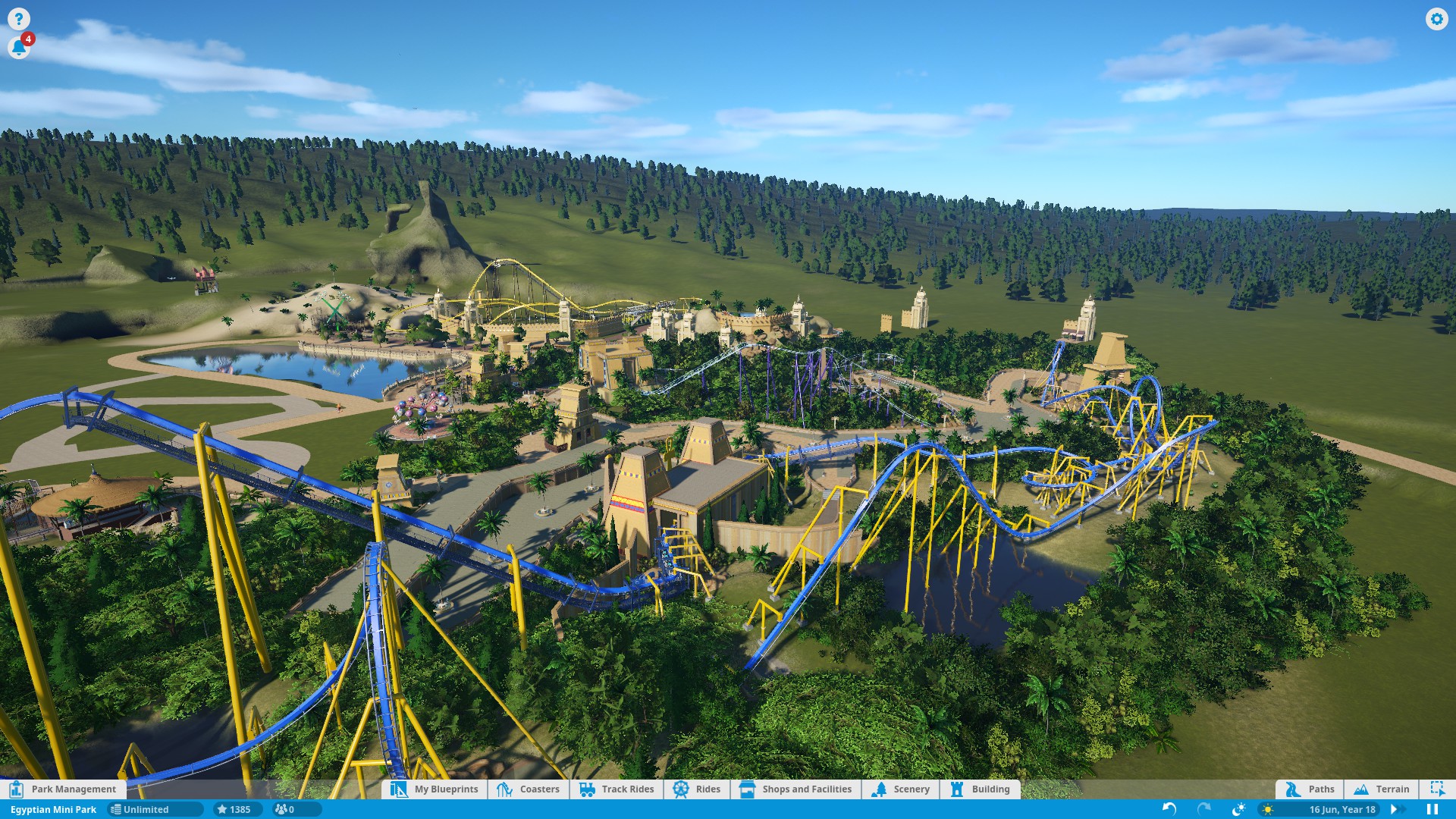The height and width of the screenshot is (819, 1456).
Task: Open the help question mark menu
Action: coord(18,19)
